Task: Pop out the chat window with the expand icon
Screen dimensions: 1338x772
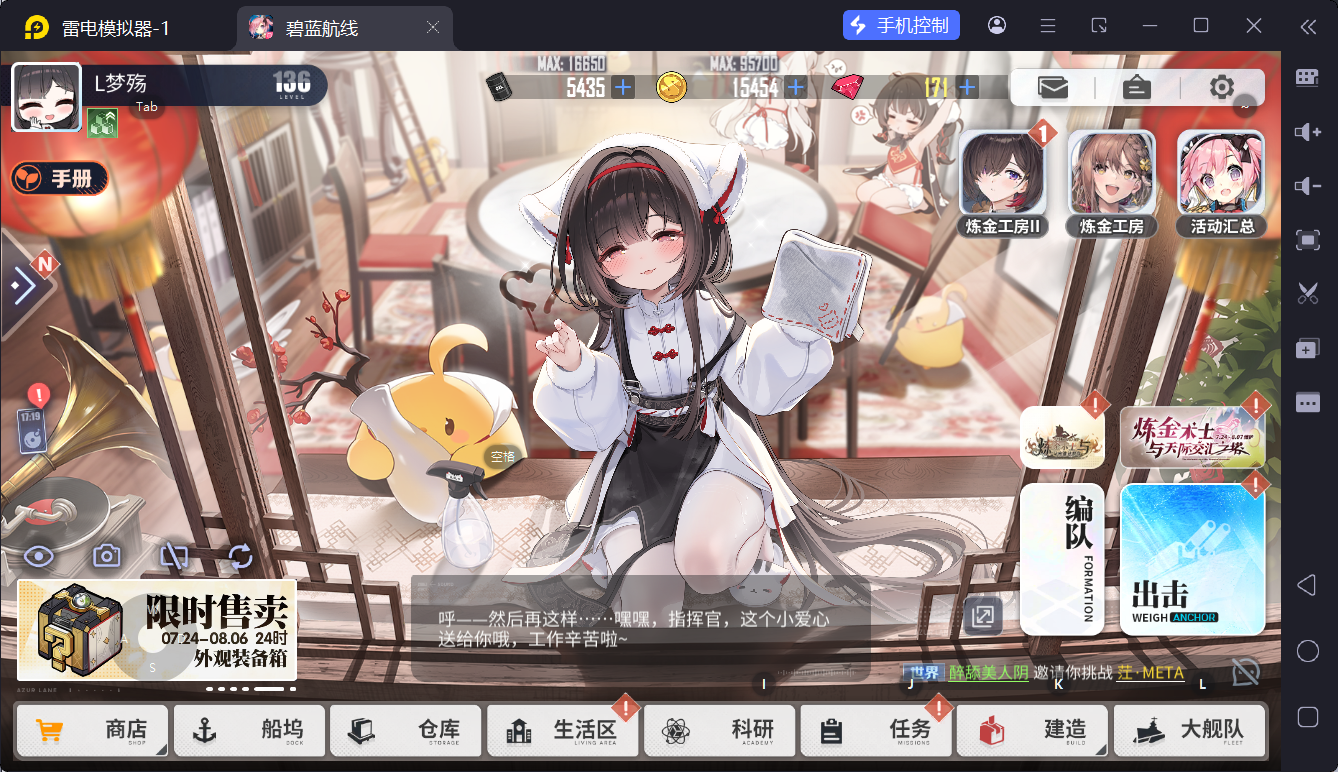Action: point(981,616)
